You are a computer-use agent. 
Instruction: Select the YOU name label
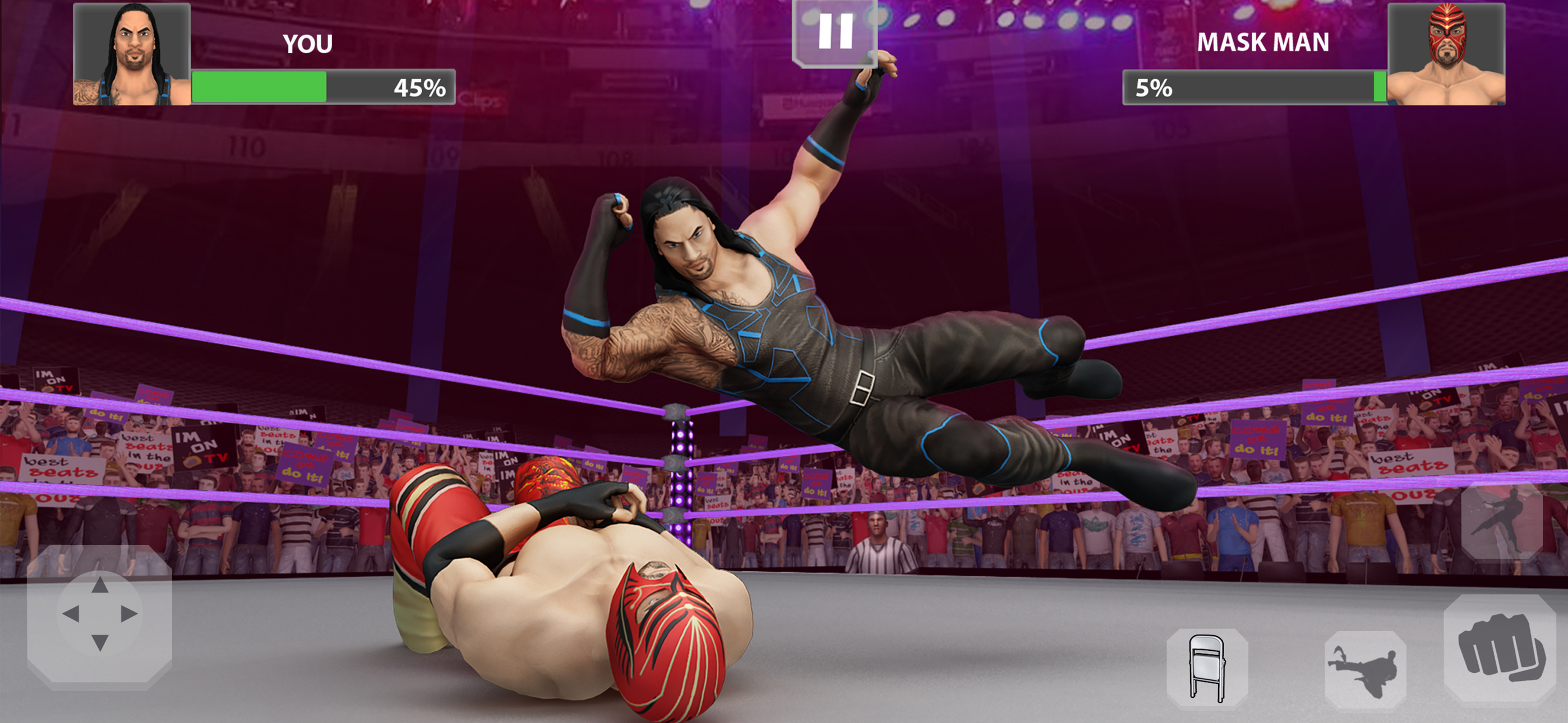pos(307,43)
